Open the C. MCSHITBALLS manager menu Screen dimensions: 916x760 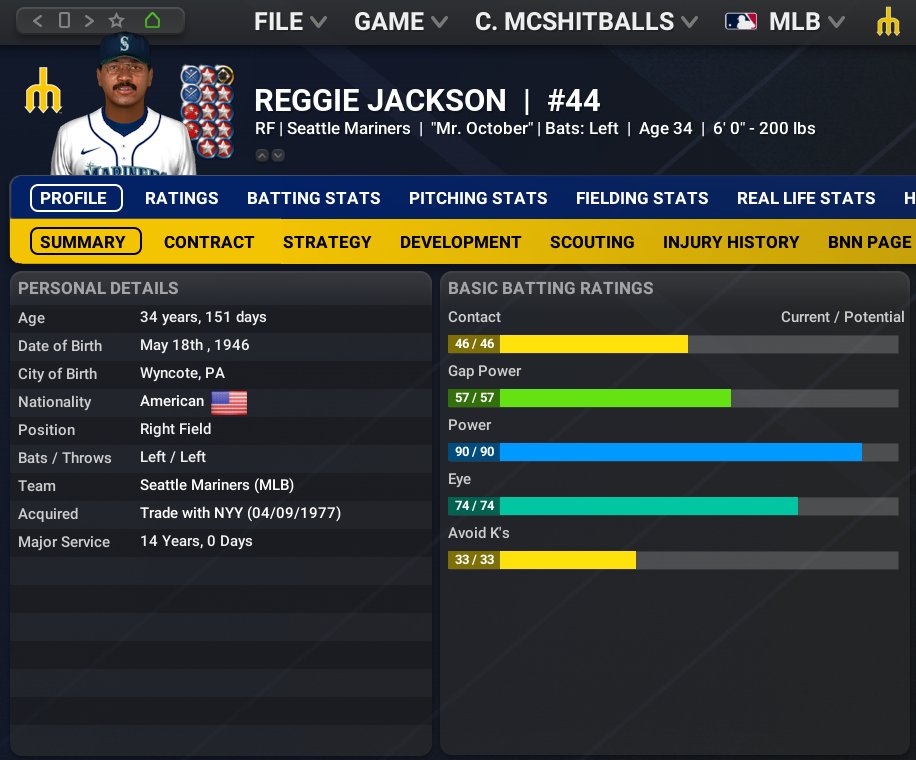point(586,21)
